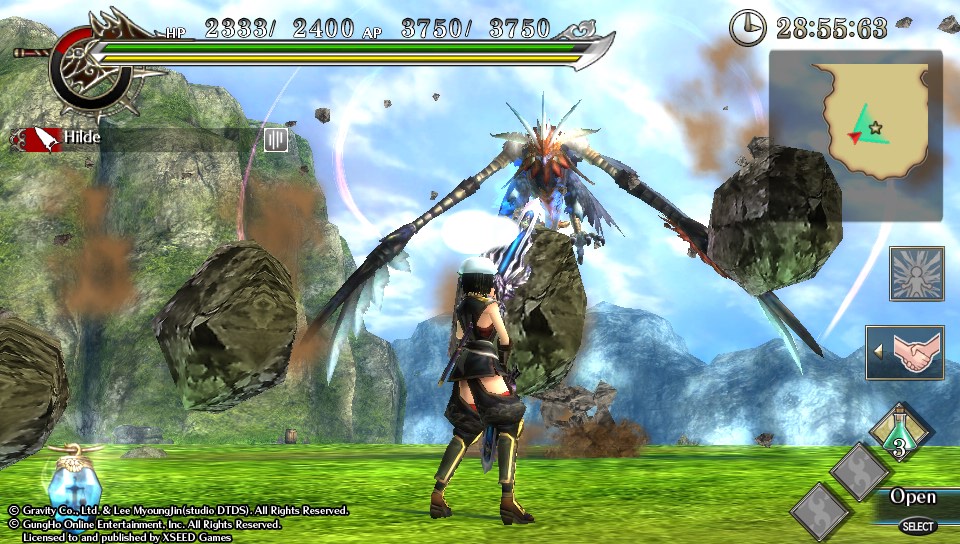Use the green potion flask item
The image size is (960, 544).
901,433
